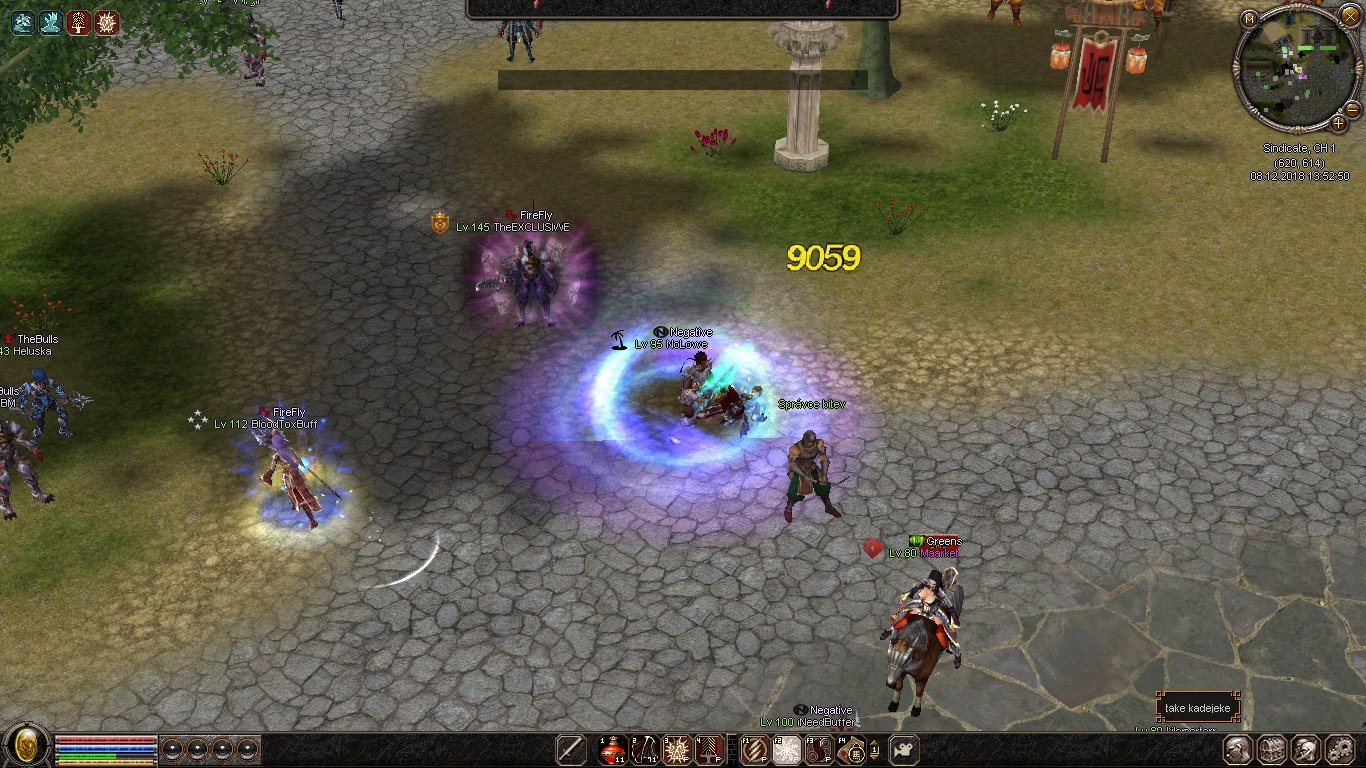Viewport: 1366px width, 768px height.
Task: Trigger the arrow rain skill in quickslot 4
Action: pyautogui.click(x=710, y=749)
